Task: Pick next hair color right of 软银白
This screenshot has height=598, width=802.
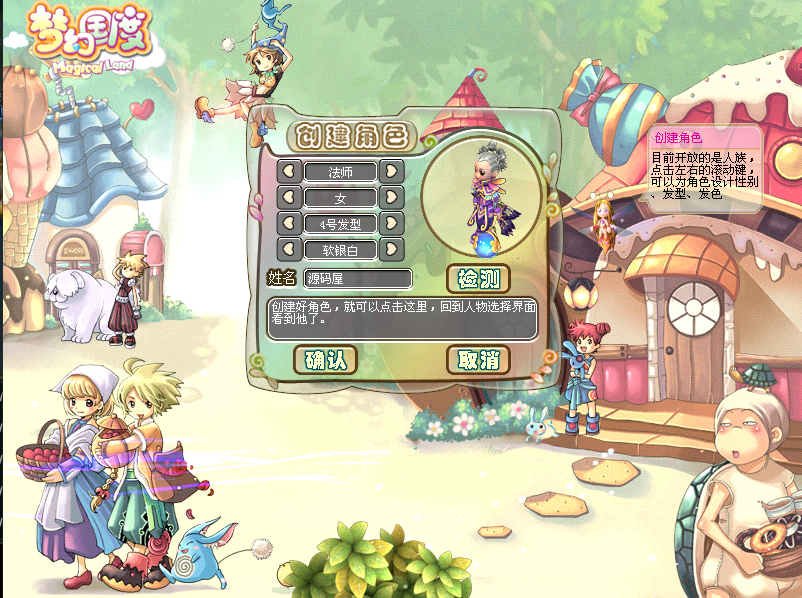Action: point(391,249)
